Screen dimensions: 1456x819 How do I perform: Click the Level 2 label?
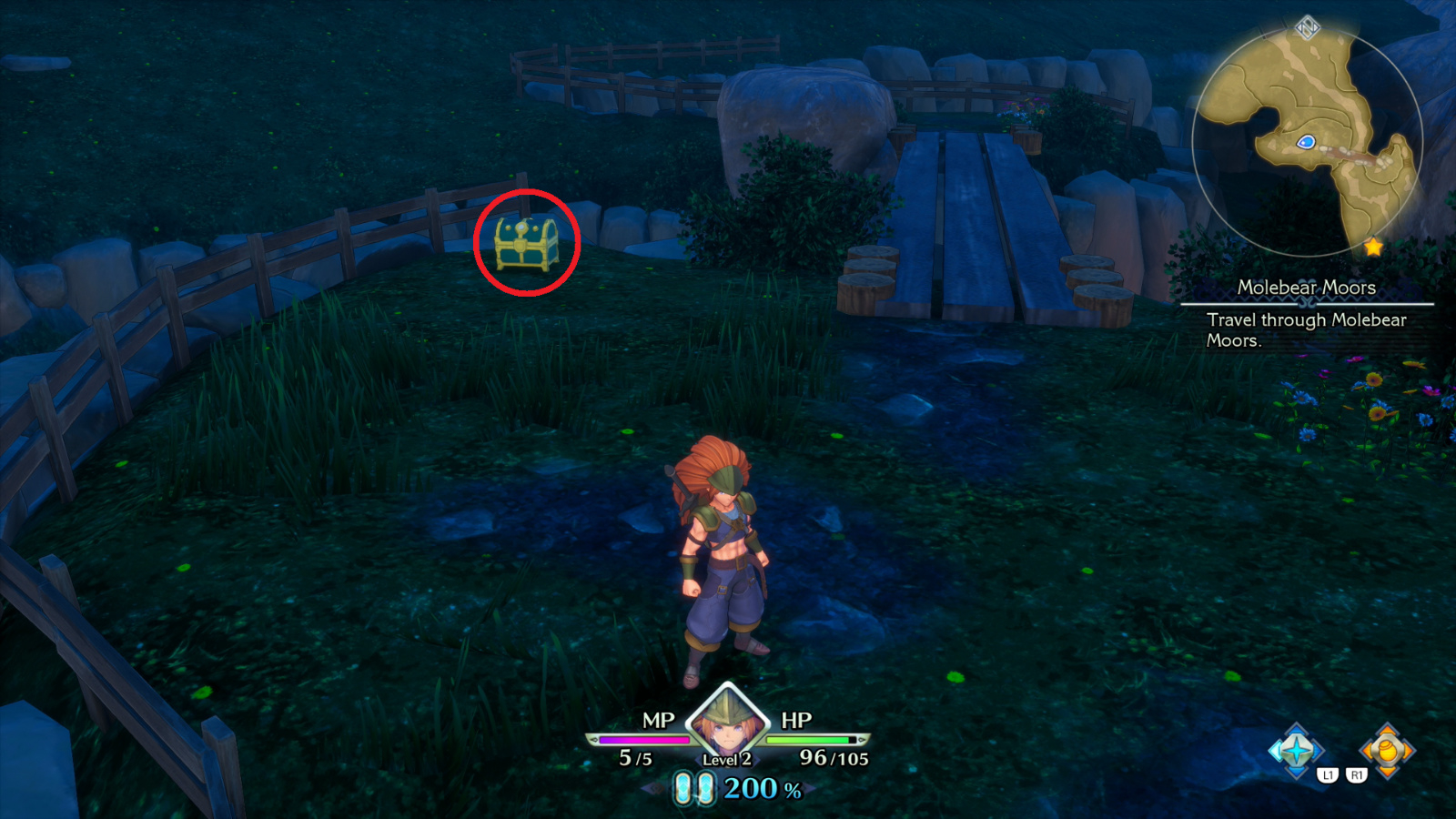point(725,761)
